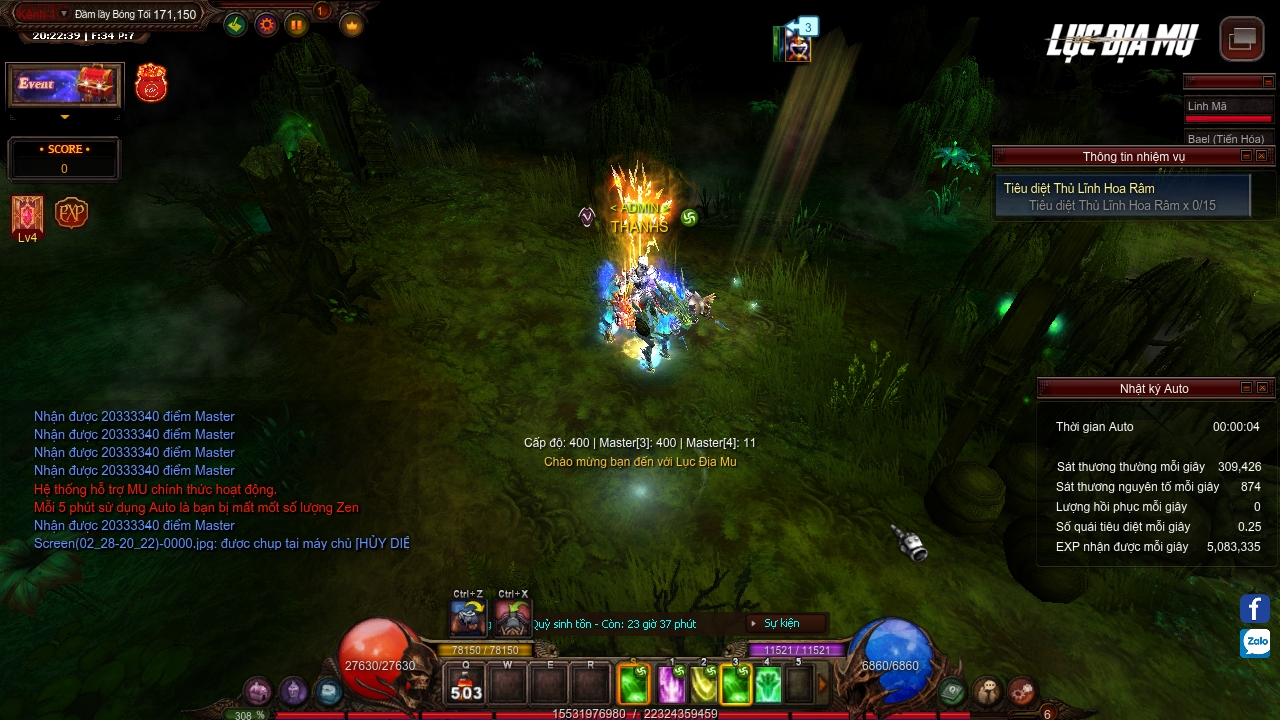Image resolution: width=1280 pixels, height=720 pixels.
Task: Click the golden crown icon
Action: [x=352, y=25]
